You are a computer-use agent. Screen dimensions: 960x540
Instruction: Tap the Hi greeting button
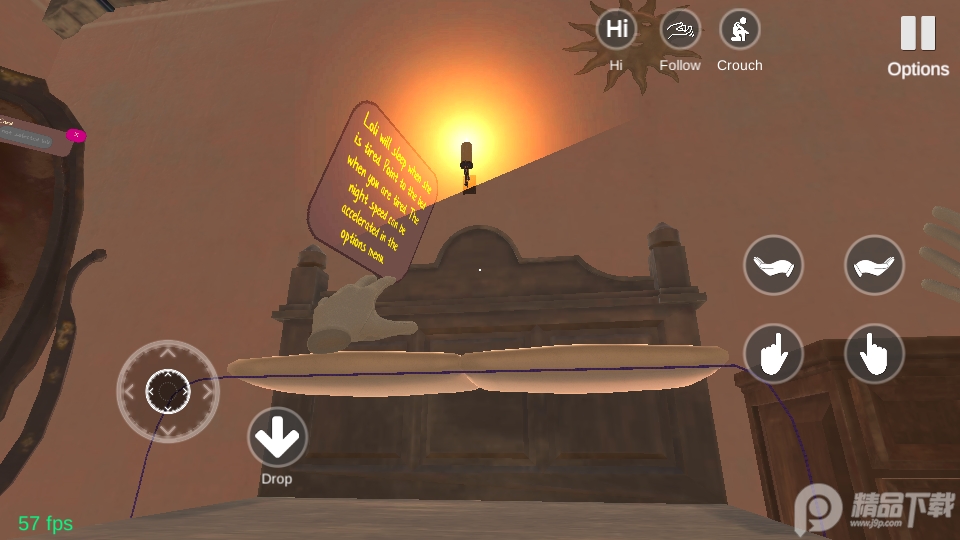pos(617,30)
